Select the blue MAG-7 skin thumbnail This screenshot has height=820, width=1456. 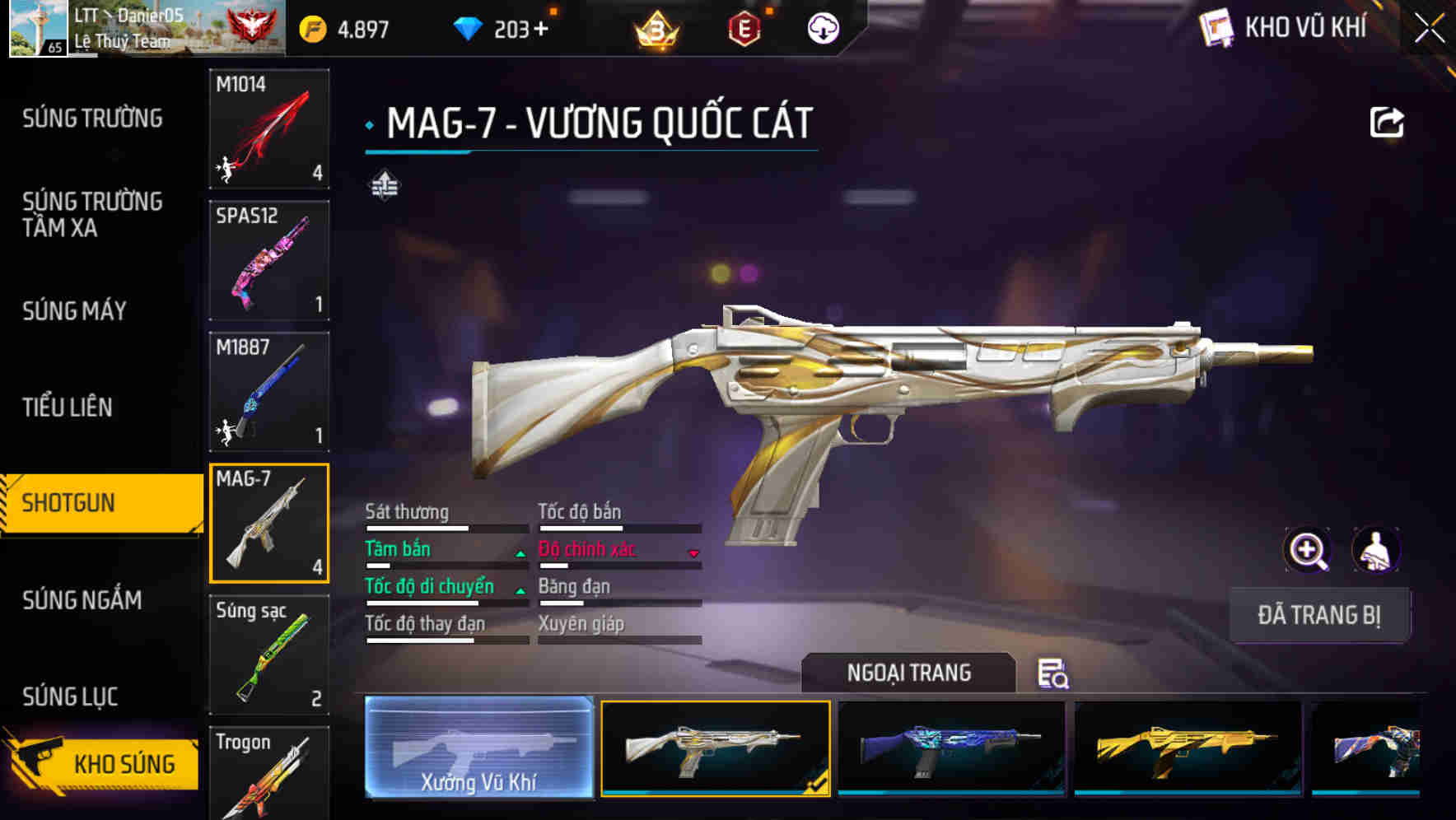pos(951,748)
